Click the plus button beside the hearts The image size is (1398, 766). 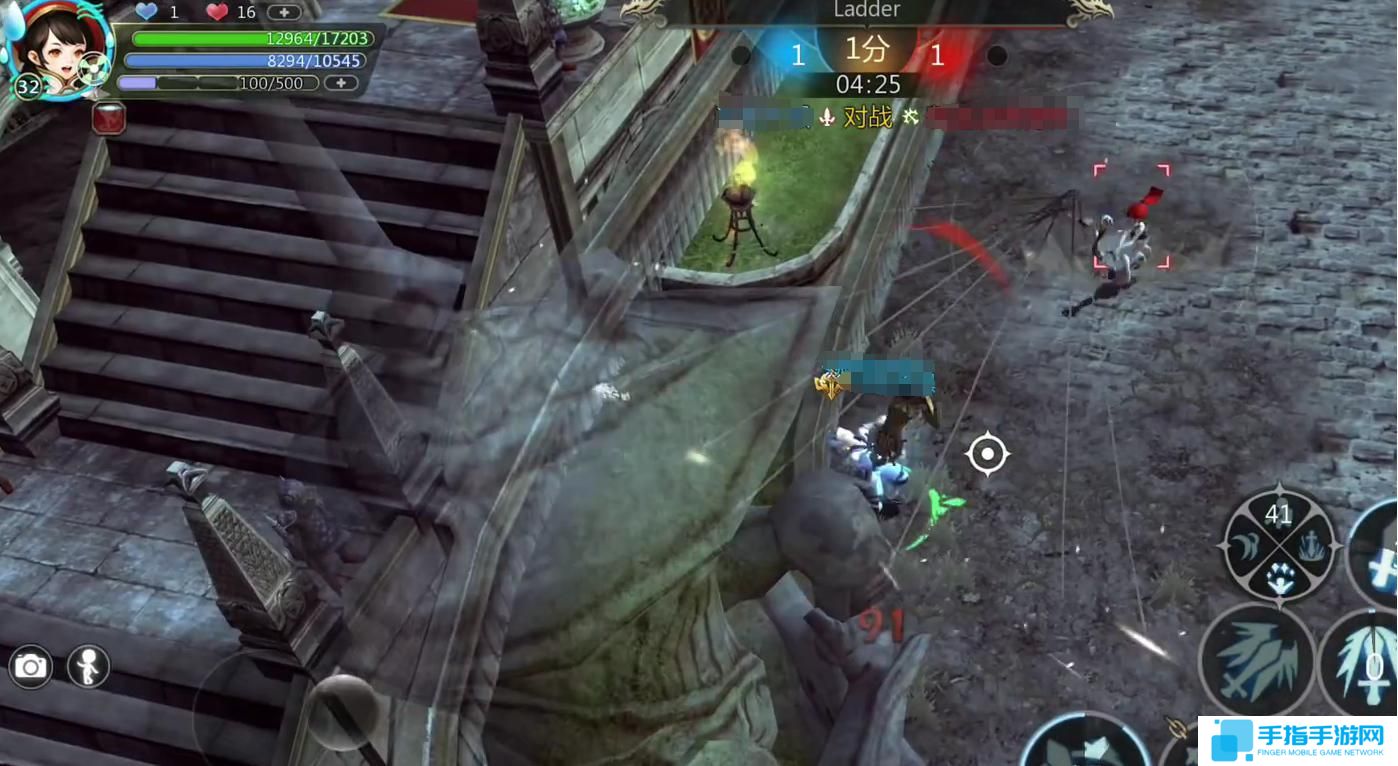(284, 13)
